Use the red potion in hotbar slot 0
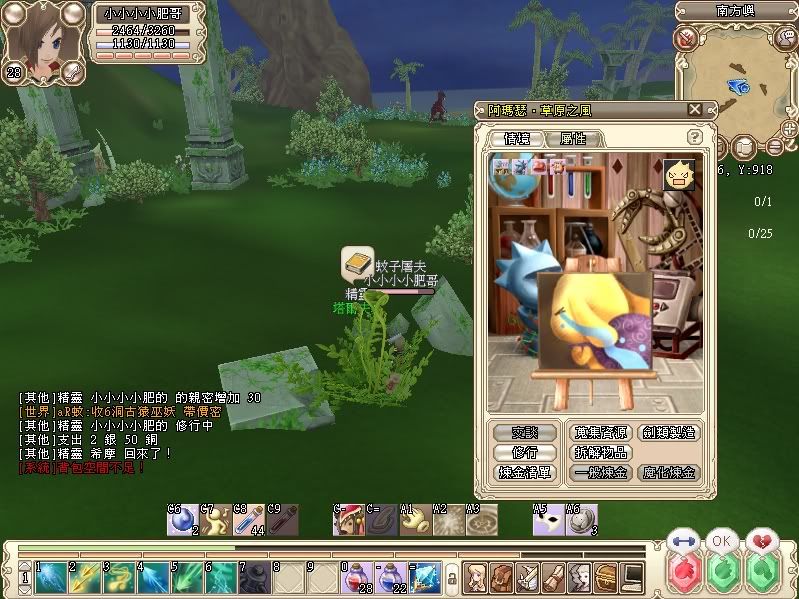This screenshot has width=799, height=599. pos(355,576)
